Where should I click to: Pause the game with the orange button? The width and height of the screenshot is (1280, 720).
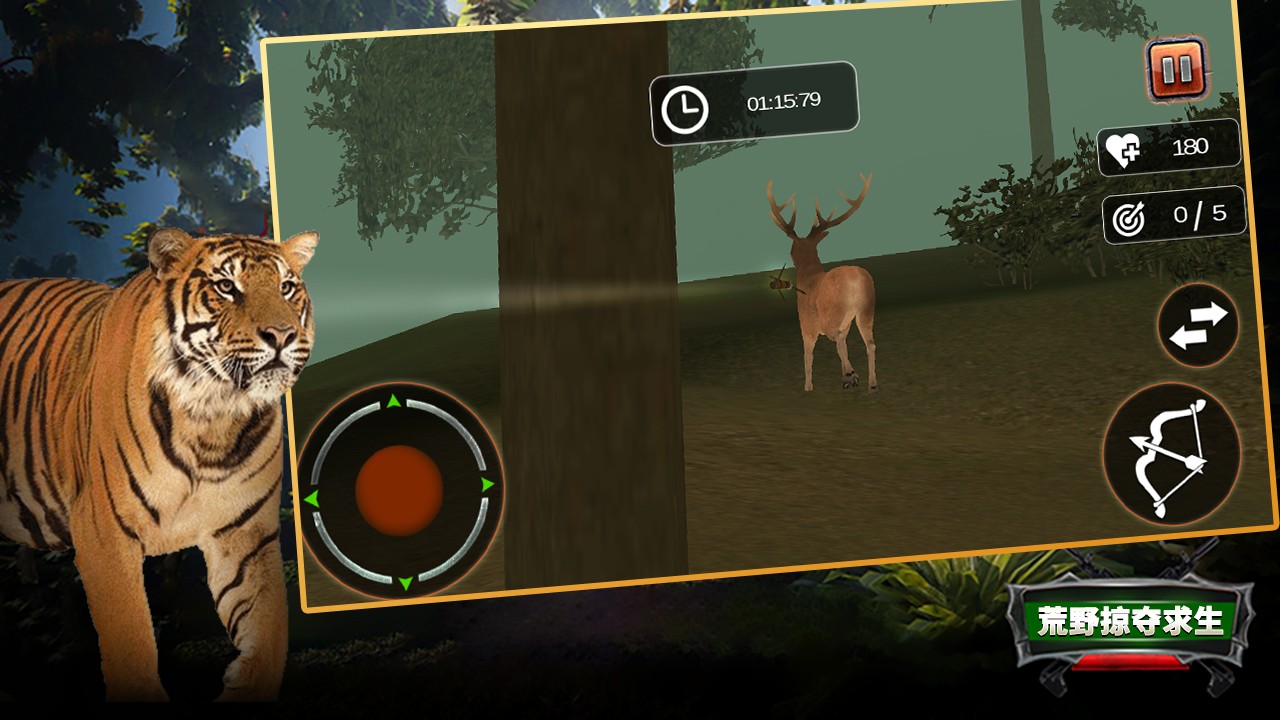1176,69
